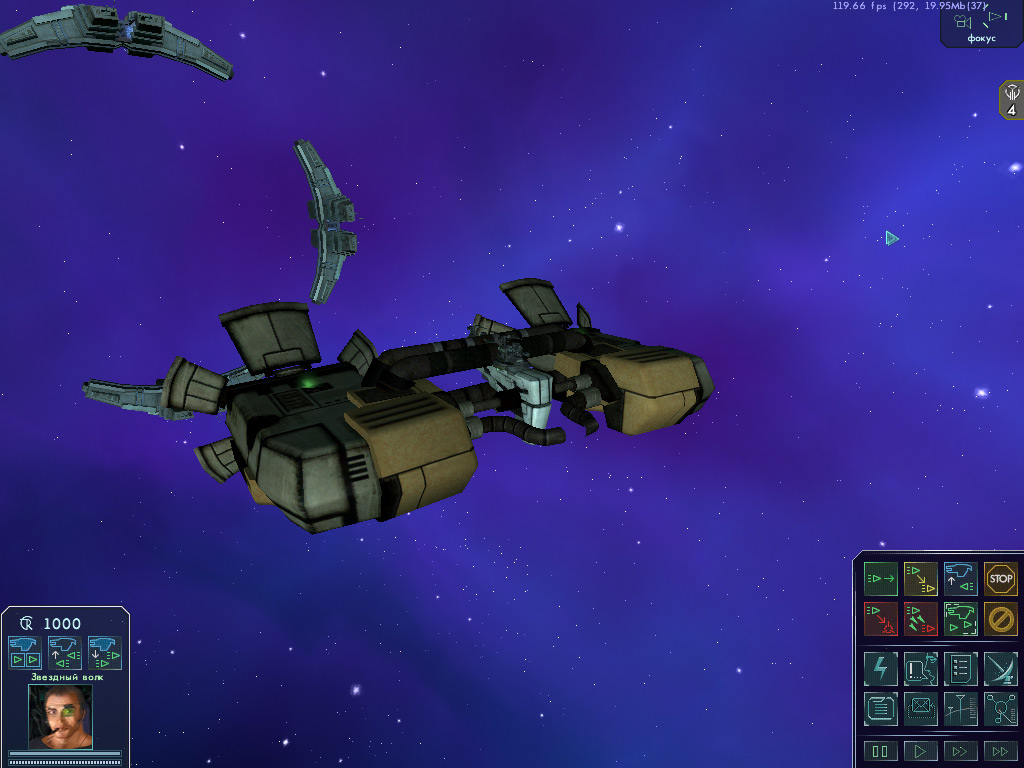Show the tactical map with antenna markers
1024x768 pixels.
(x=961, y=709)
